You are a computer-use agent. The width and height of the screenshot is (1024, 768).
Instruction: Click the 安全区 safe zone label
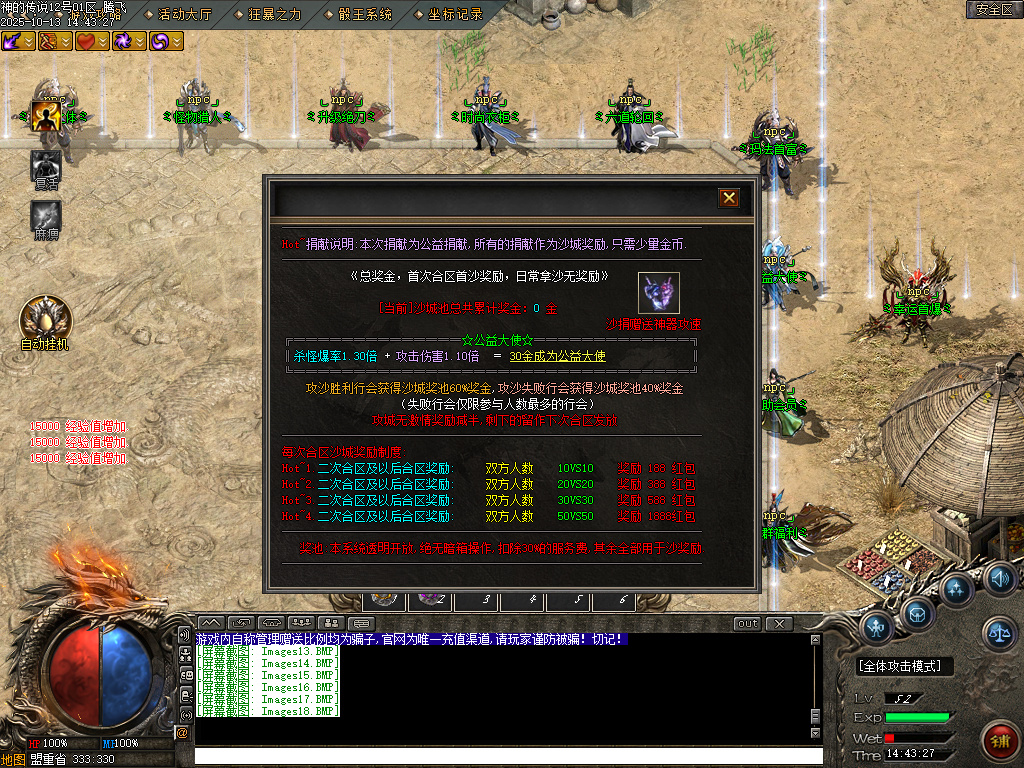(x=994, y=10)
